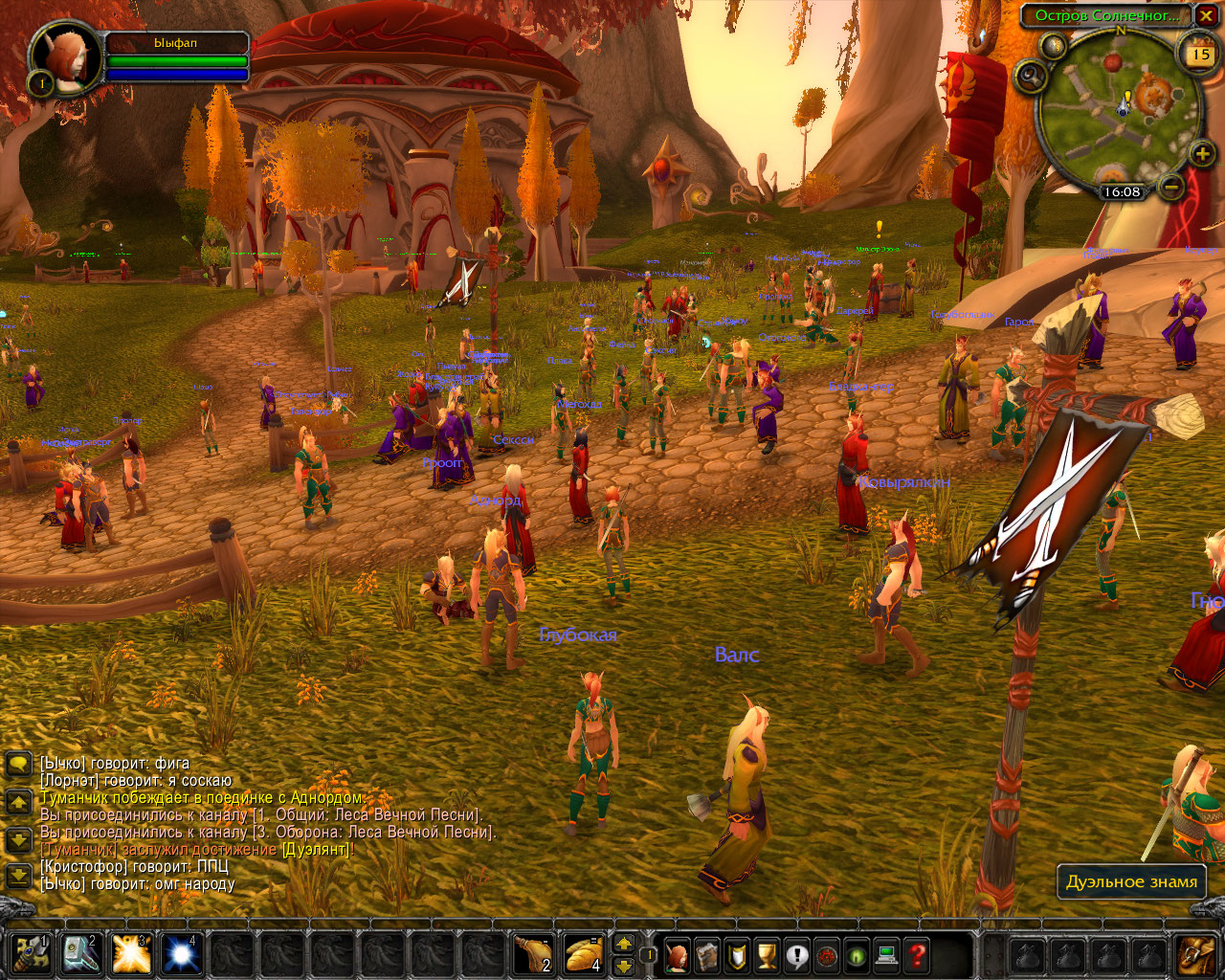Zoom in the minimap with the plus button

(1202, 153)
